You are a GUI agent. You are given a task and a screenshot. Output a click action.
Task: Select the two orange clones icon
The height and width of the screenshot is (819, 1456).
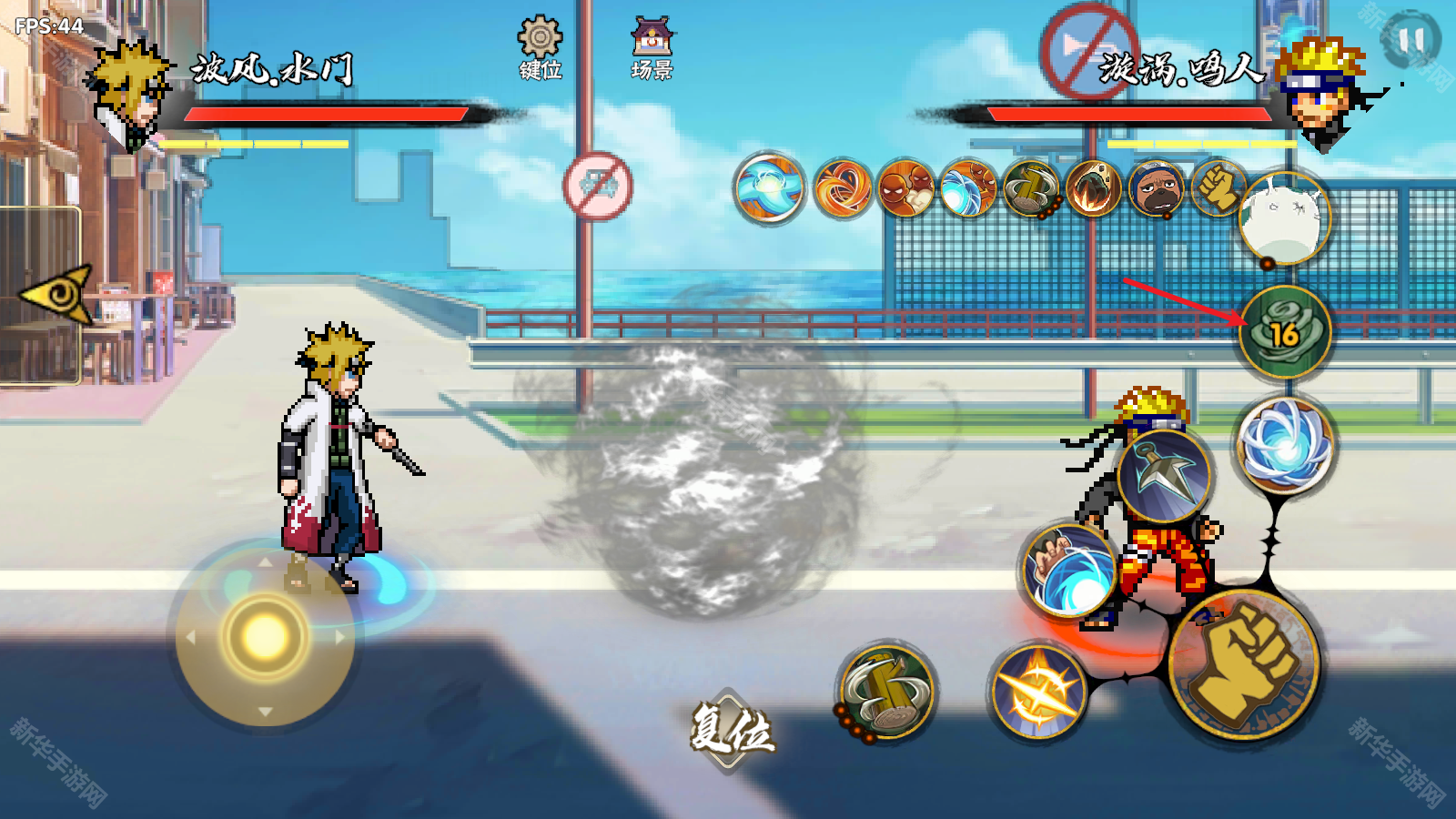(906, 188)
